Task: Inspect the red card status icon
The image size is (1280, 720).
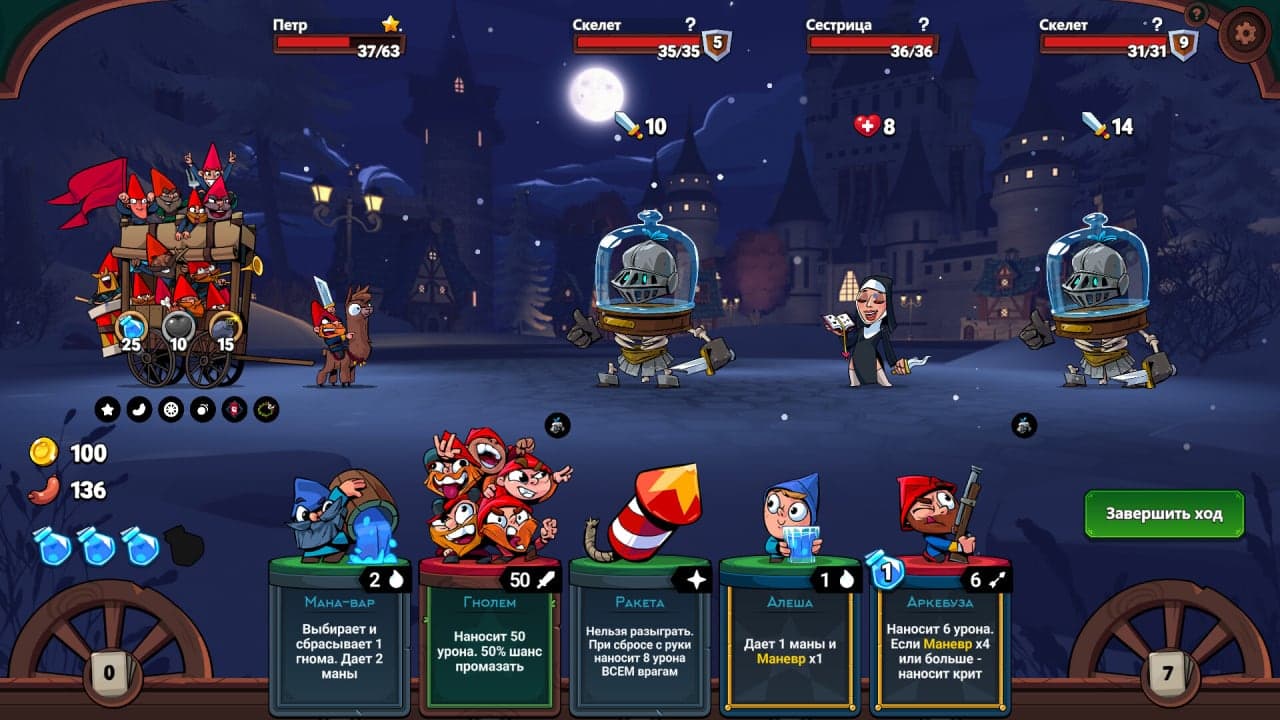Action: coord(234,409)
